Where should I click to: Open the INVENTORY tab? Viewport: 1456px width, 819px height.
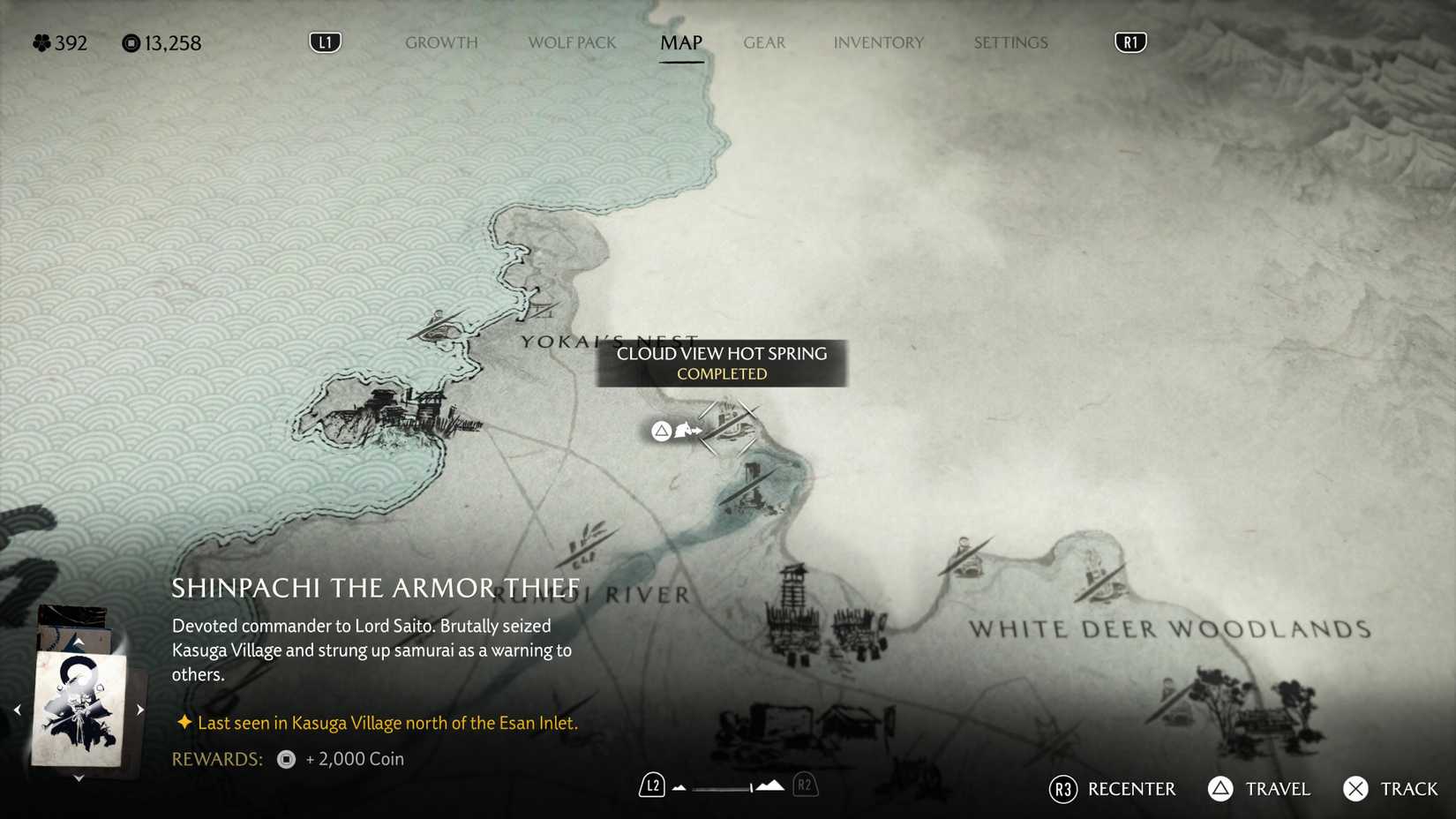pos(879,42)
